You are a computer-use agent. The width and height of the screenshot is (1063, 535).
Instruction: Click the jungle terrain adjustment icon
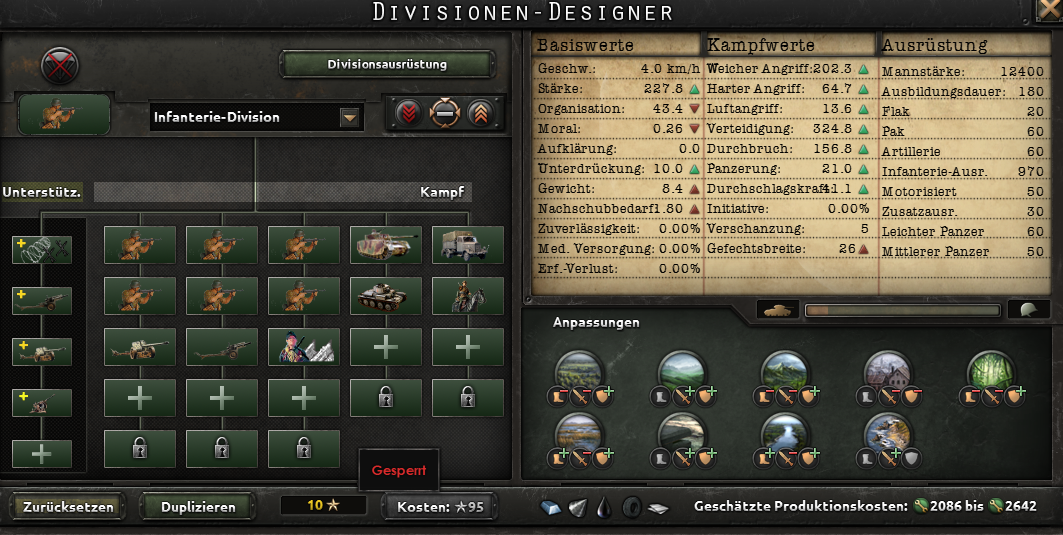coord(988,372)
